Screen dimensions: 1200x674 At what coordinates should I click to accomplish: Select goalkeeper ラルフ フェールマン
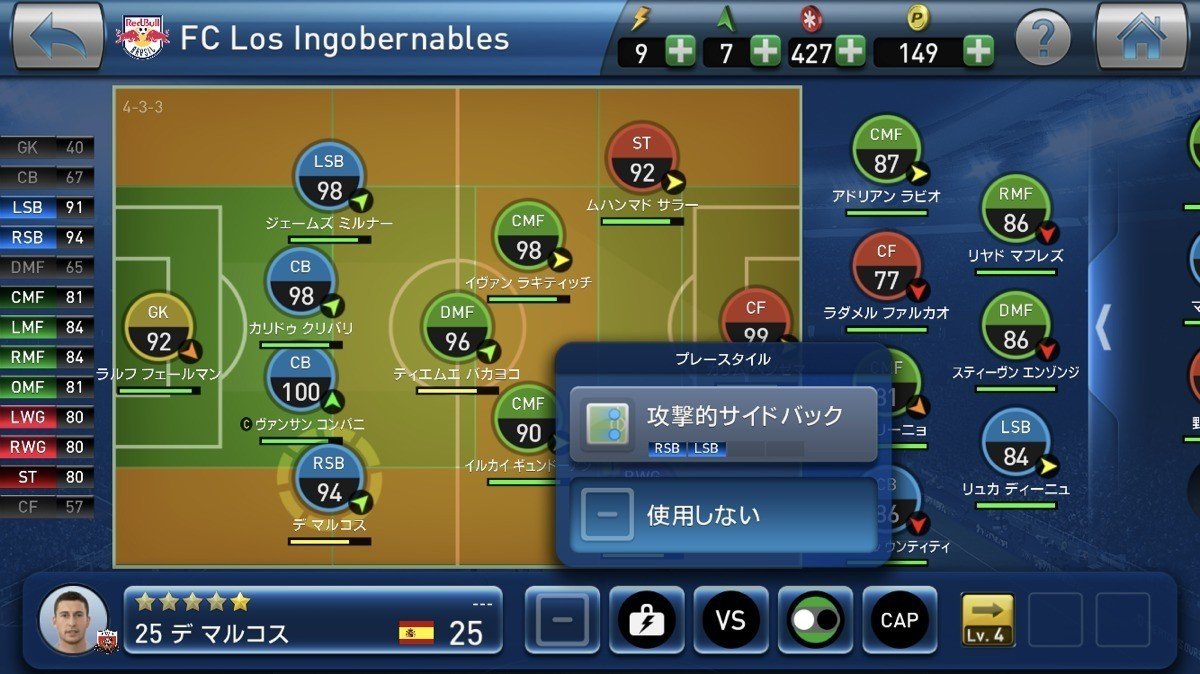point(159,330)
